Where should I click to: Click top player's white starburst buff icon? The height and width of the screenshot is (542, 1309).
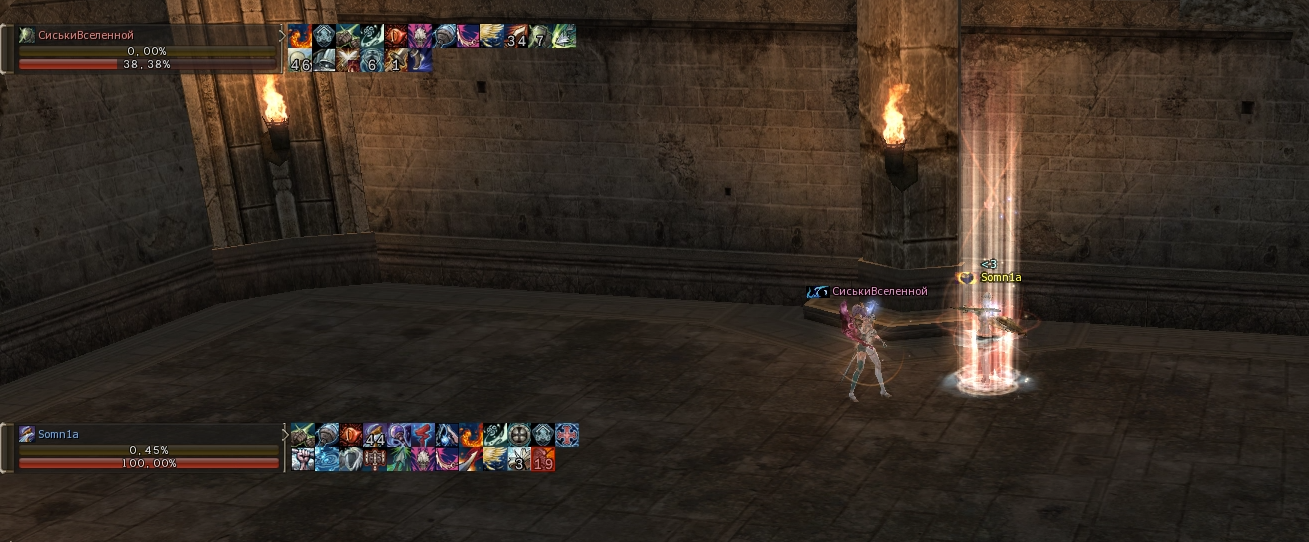(348, 61)
